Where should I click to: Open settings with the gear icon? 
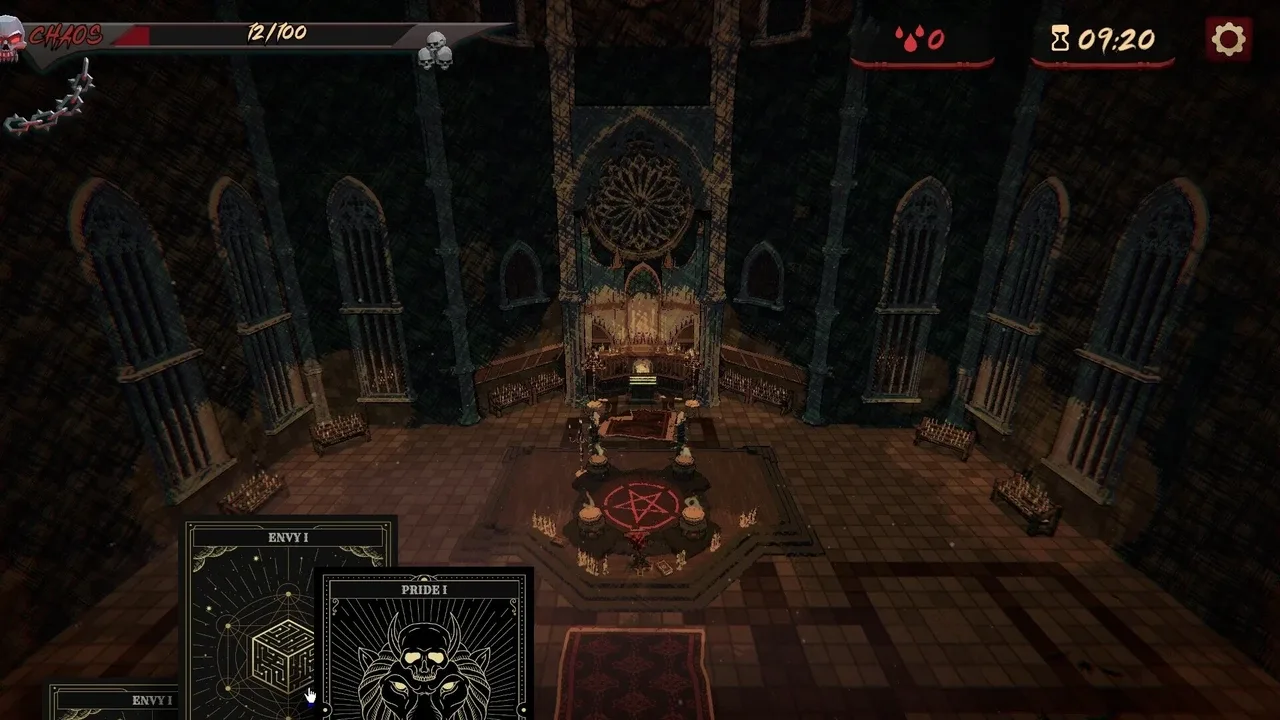click(1228, 39)
